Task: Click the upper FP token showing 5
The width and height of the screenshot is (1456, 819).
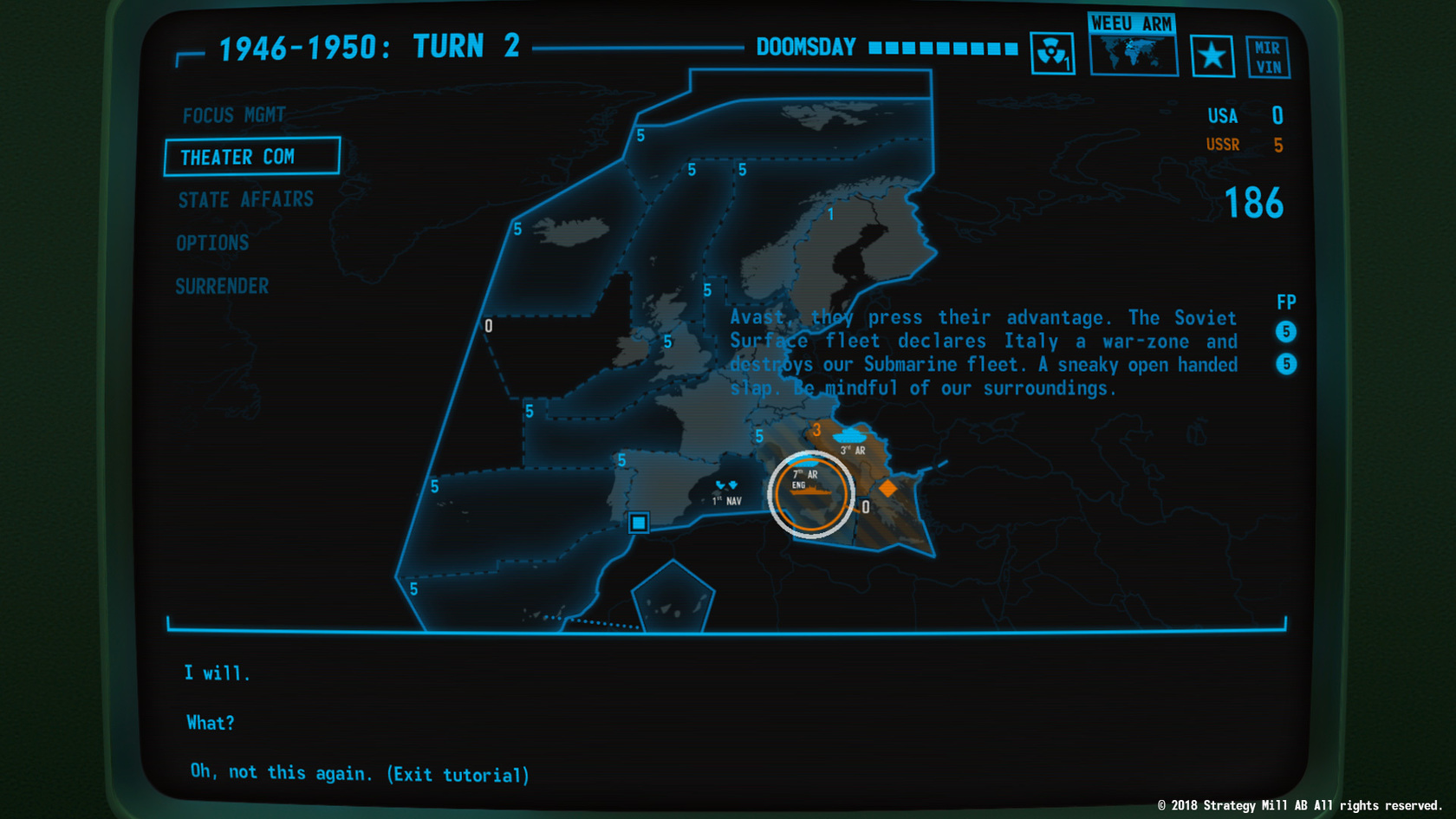Action: click(1285, 331)
